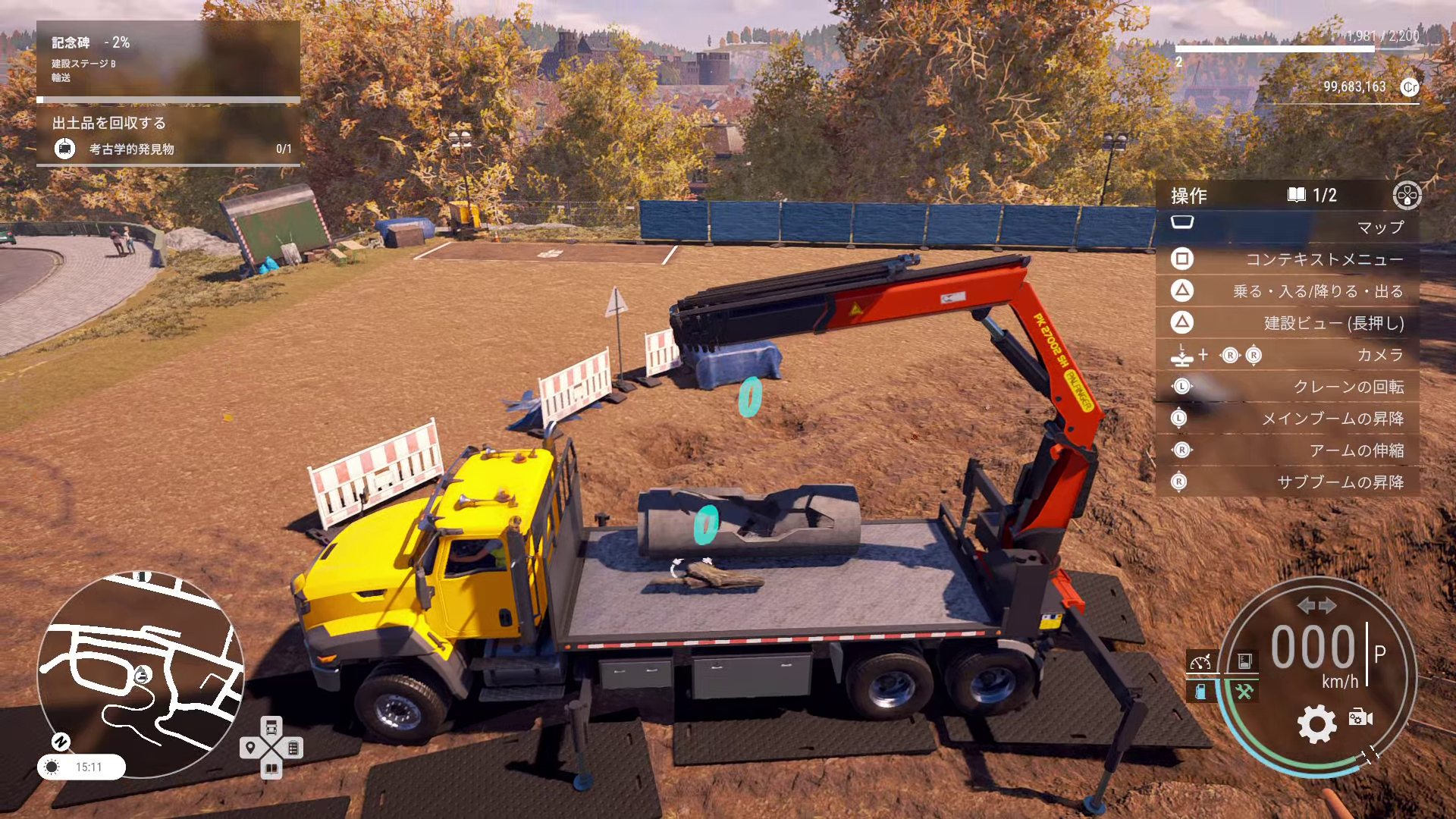
Task: Click the green wrench and hammer icon
Action: point(1244,691)
